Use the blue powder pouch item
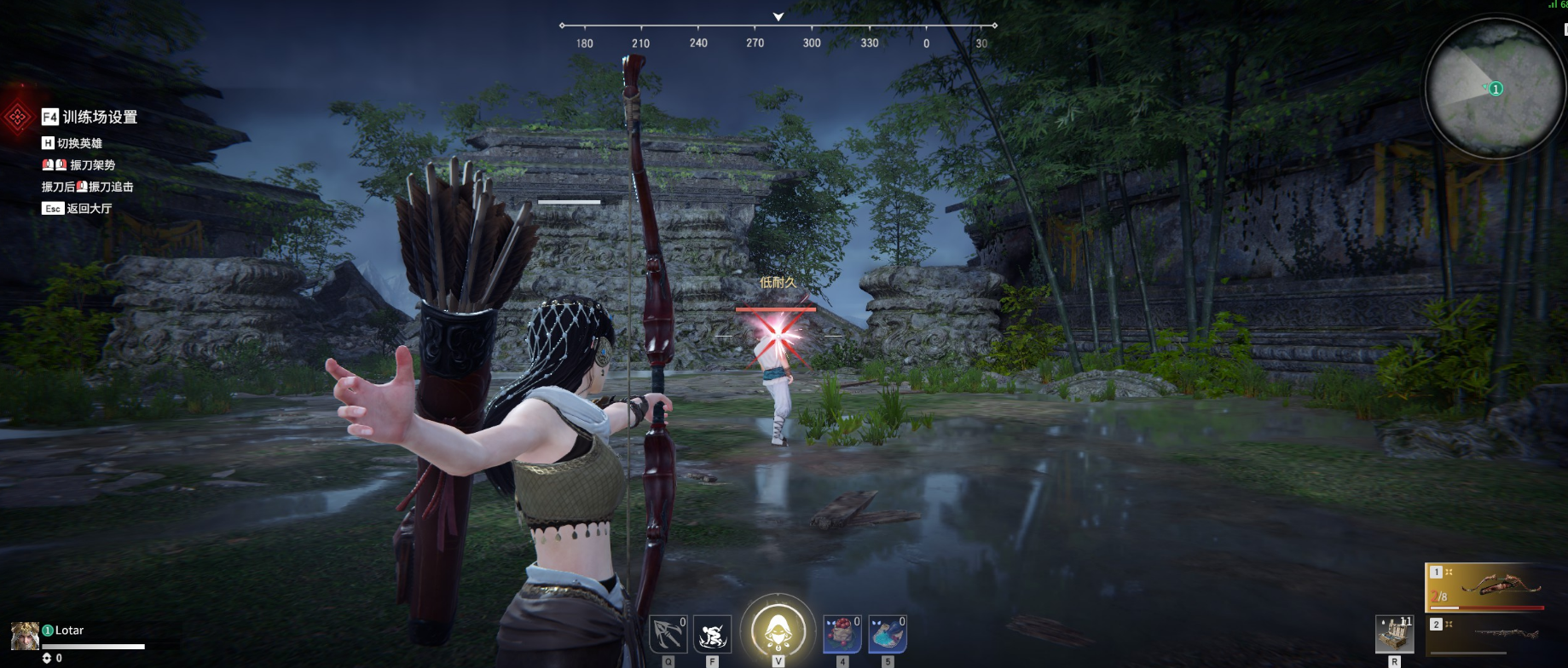This screenshot has width=1568, height=668. pos(887,634)
